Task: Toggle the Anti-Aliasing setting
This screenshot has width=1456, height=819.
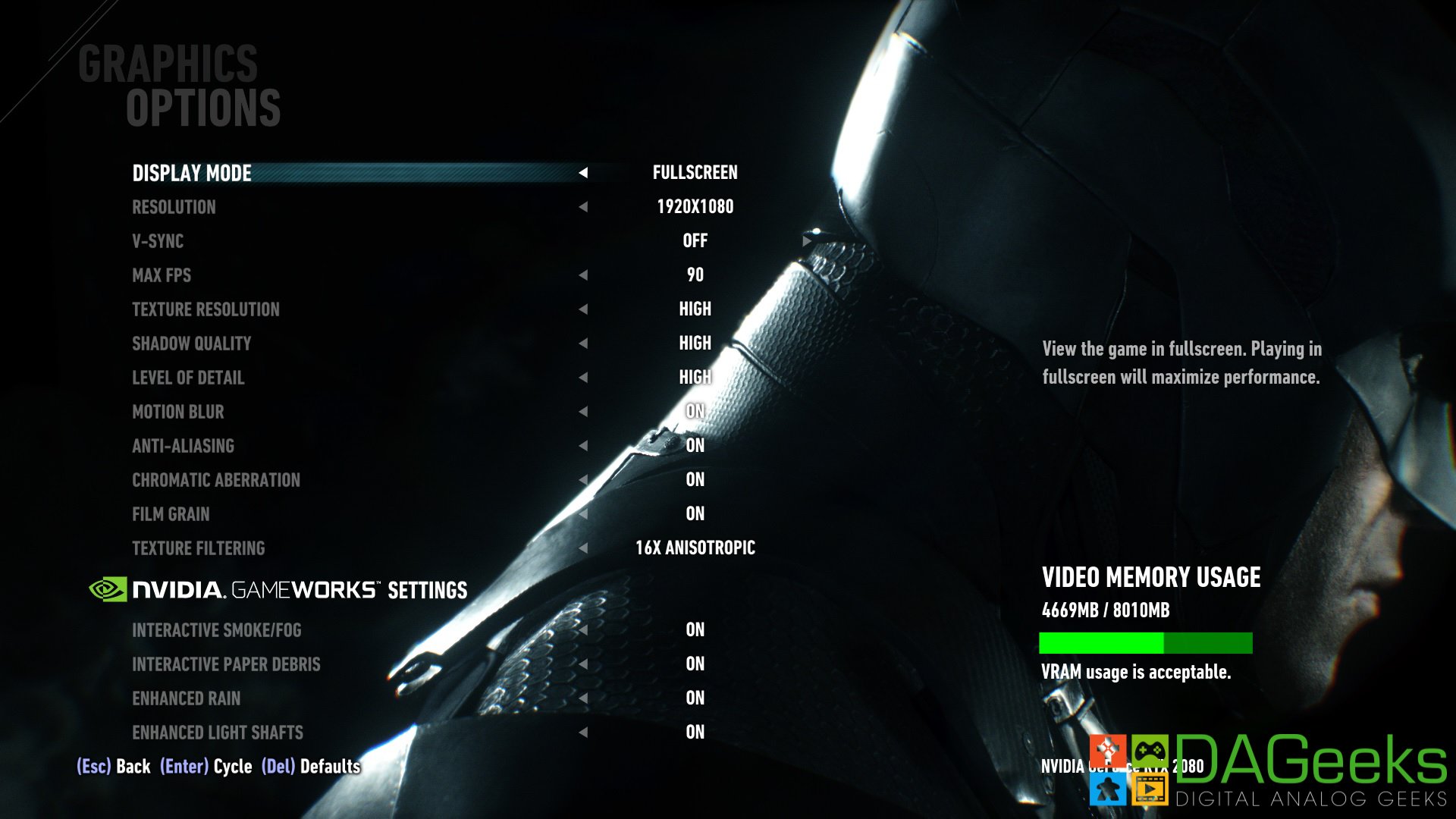Action: tap(183, 446)
